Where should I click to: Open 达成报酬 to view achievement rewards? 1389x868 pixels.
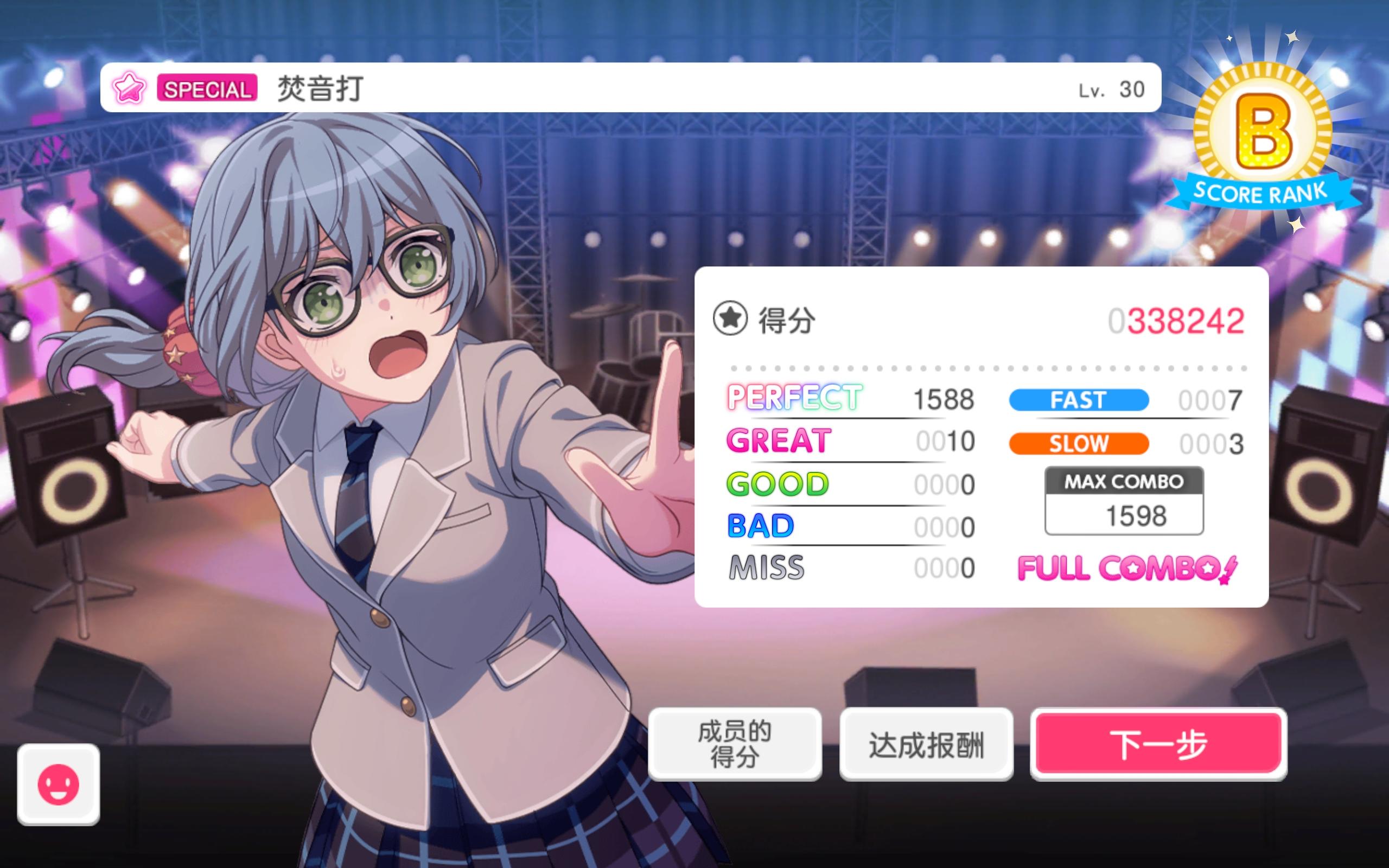coord(926,742)
